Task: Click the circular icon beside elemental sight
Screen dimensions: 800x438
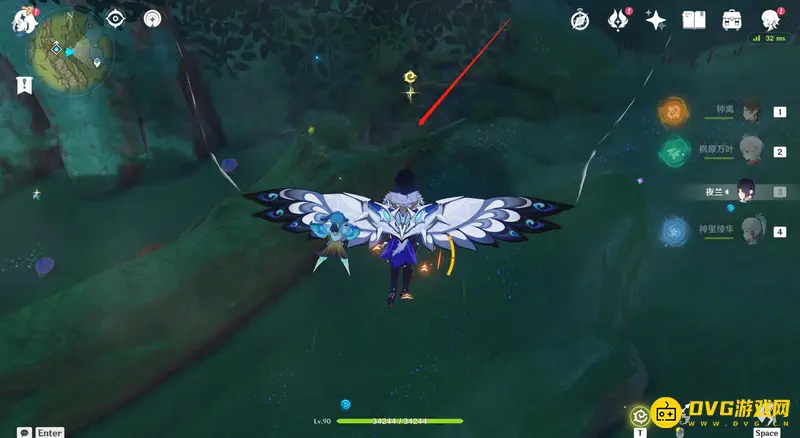Action: 152,18
